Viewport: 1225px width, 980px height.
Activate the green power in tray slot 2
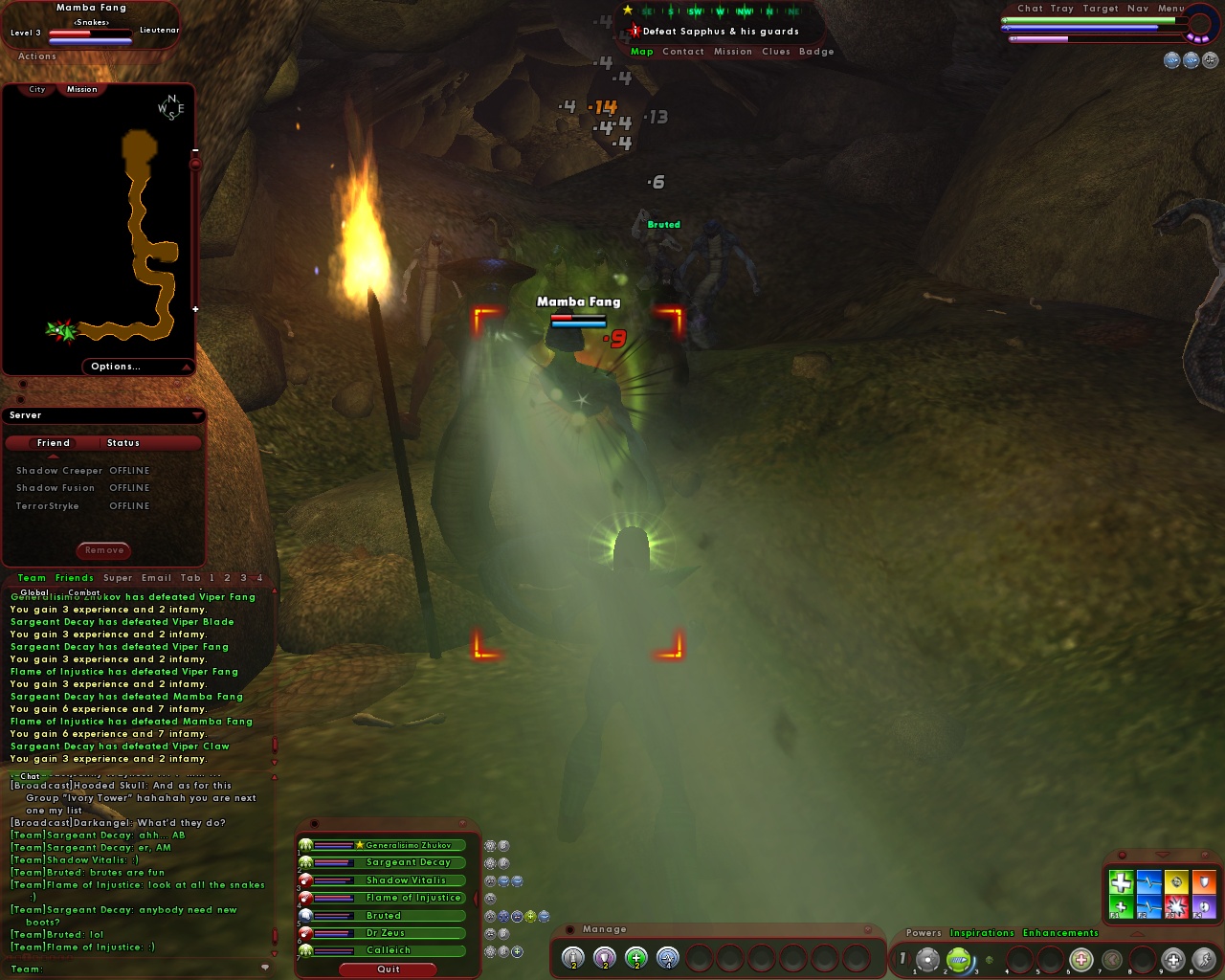[958, 958]
